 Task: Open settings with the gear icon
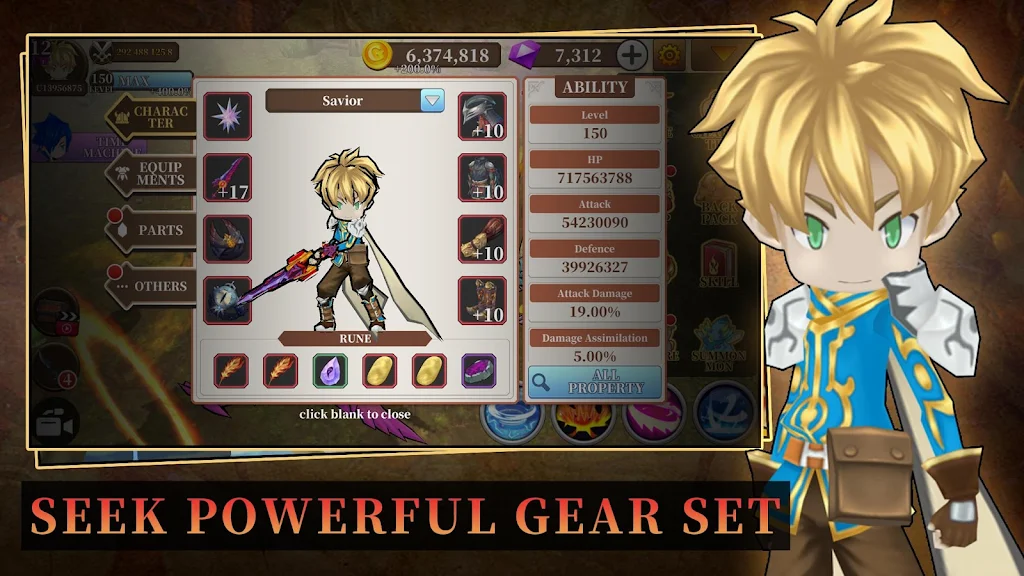coord(669,55)
